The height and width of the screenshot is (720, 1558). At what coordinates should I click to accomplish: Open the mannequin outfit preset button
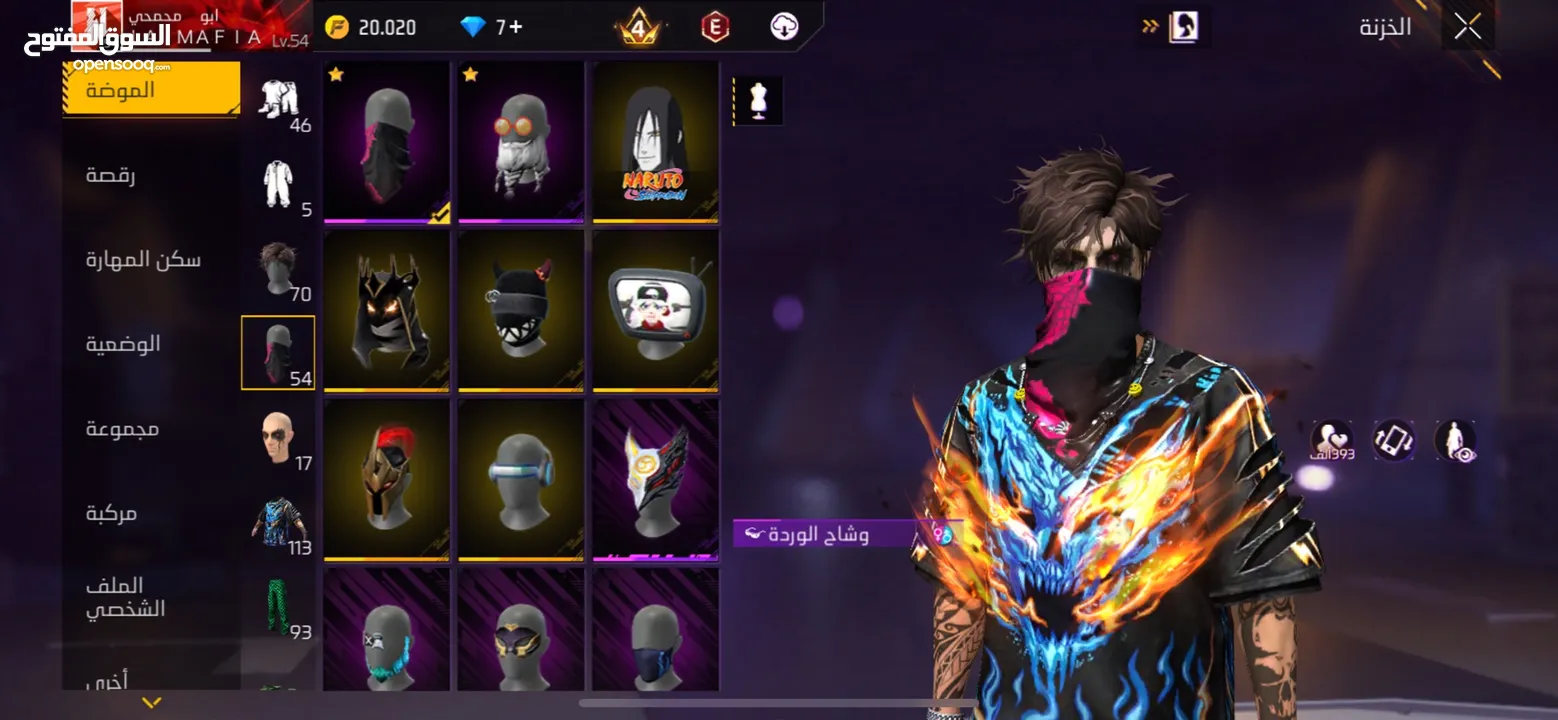click(x=758, y=101)
